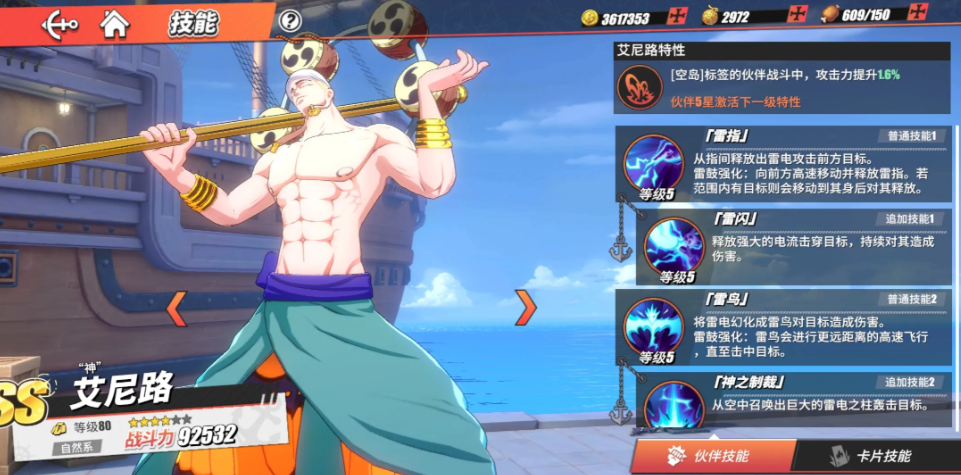Image resolution: width=961 pixels, height=475 pixels.
Task: Select the 雷指 skill icon
Action: [x=654, y=162]
